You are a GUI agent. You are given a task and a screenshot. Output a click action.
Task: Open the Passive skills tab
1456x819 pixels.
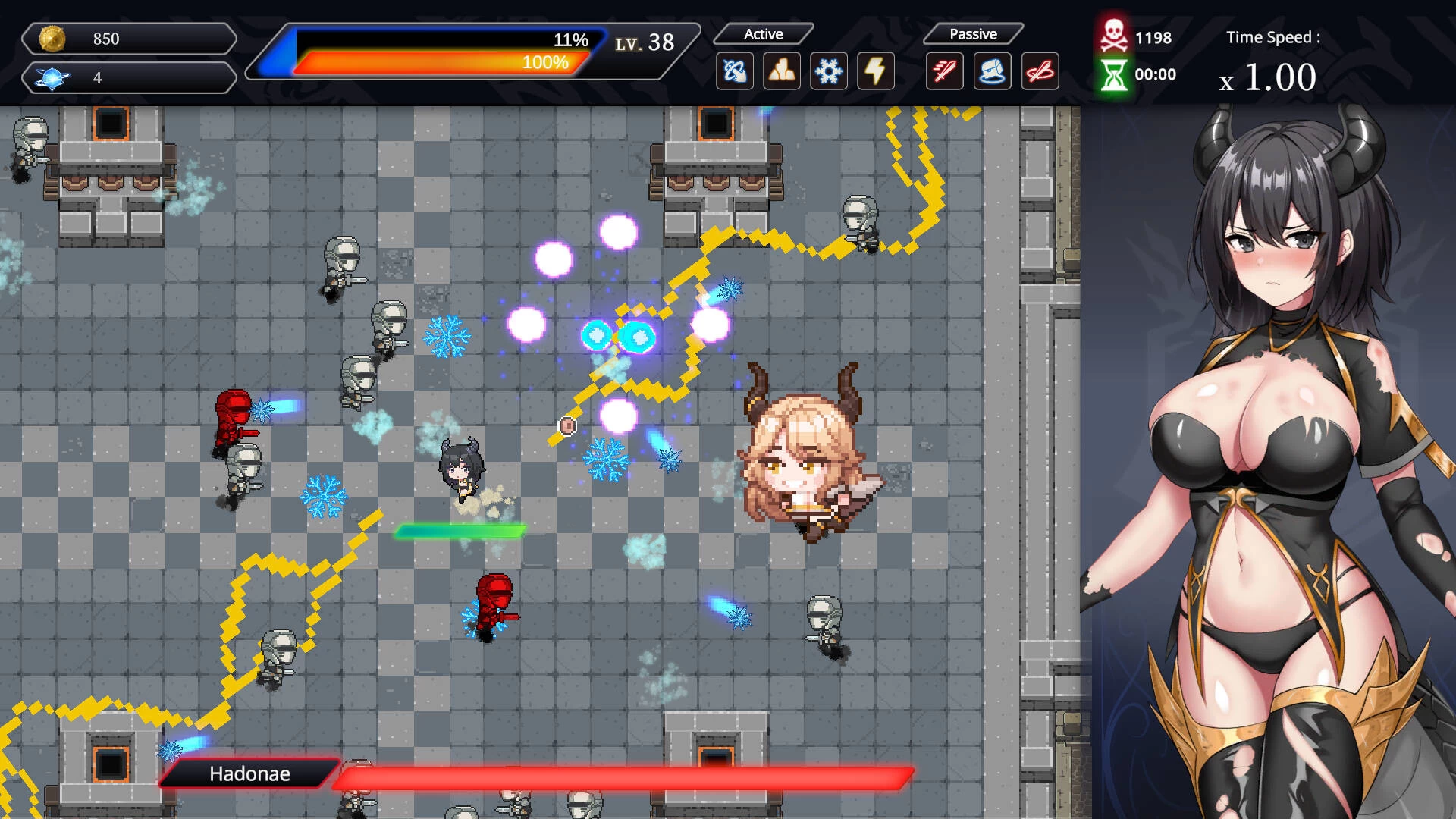pos(971,33)
